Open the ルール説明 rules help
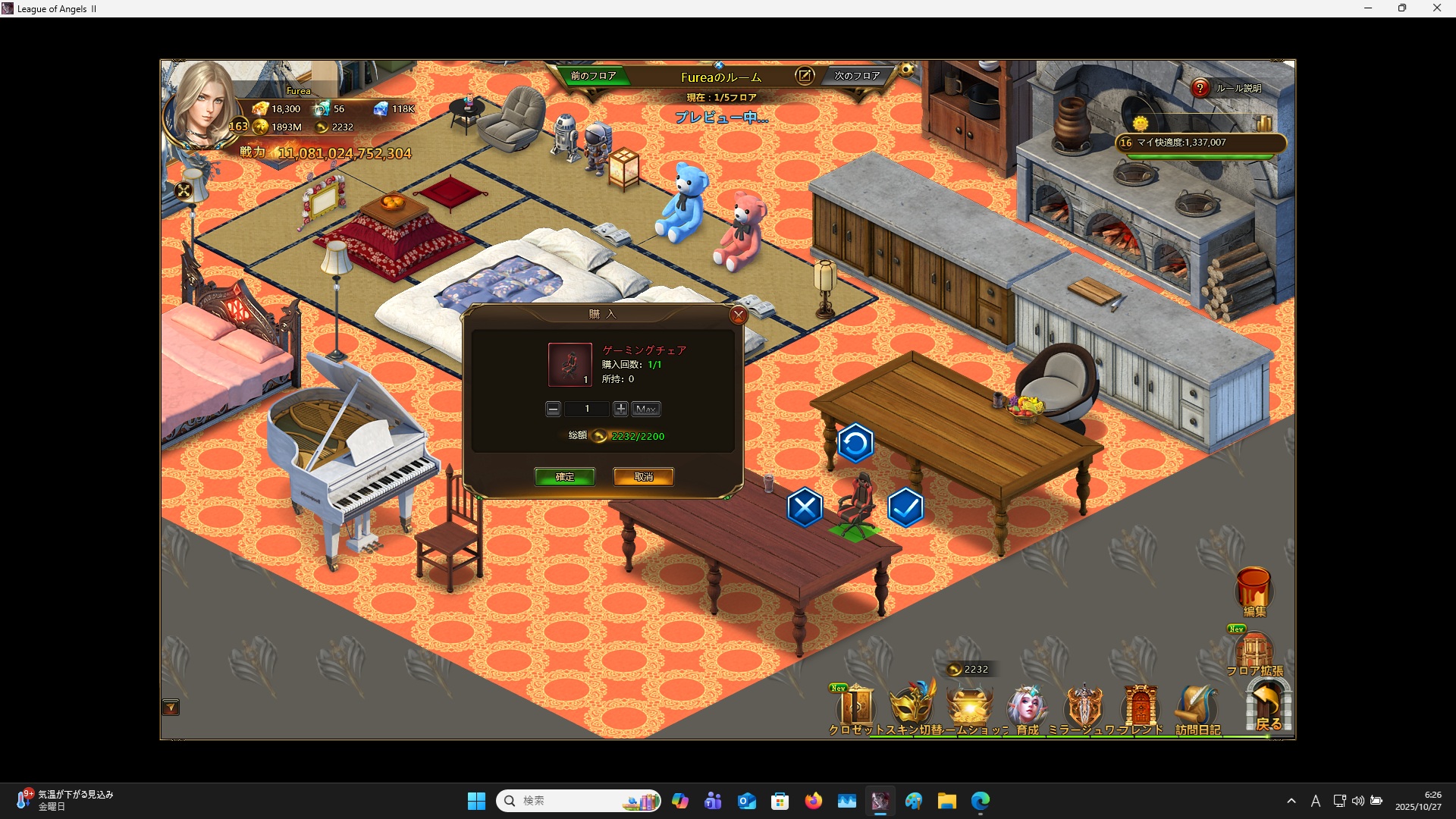The width and height of the screenshot is (1456, 819). [x=1200, y=88]
